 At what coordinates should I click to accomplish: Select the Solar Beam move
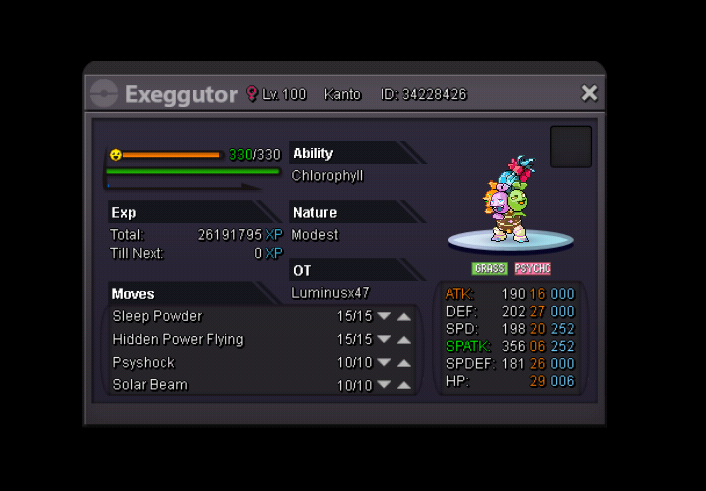(x=150, y=385)
